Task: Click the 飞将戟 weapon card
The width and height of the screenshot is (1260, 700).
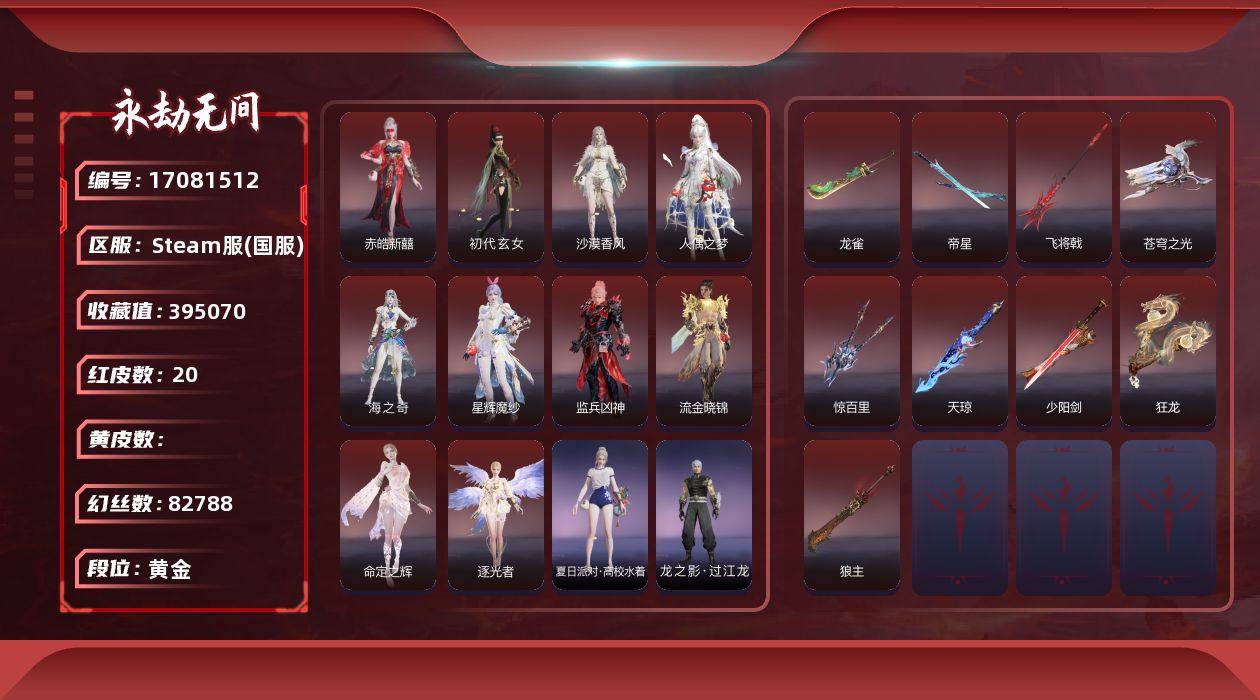Action: 1064,186
